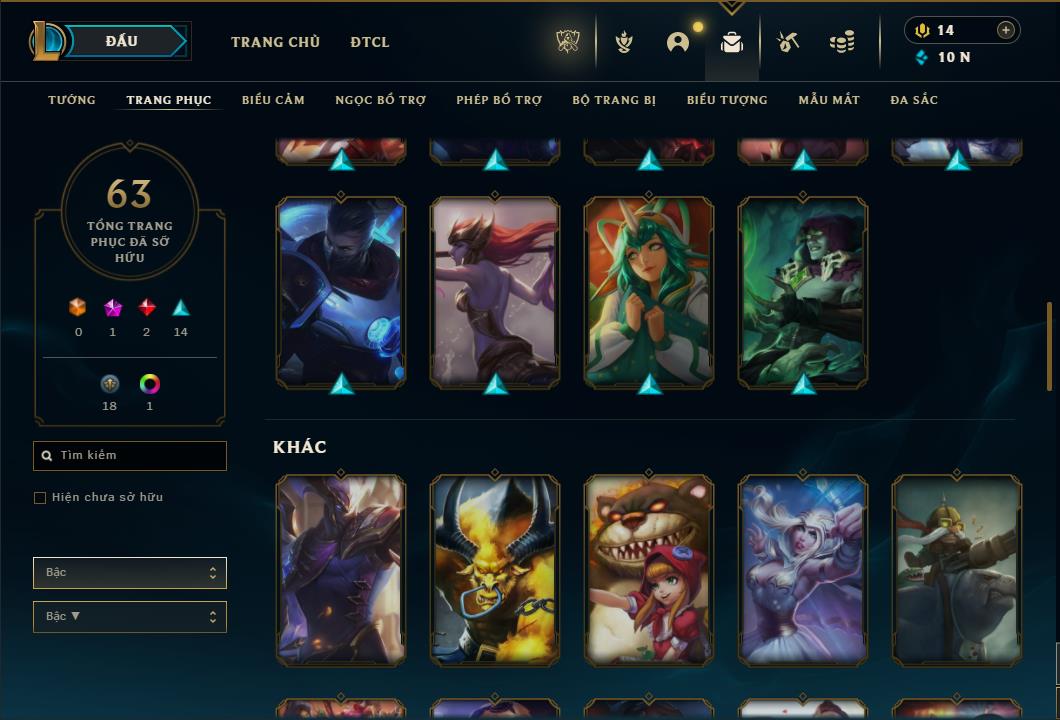This screenshot has width=1060, height=720.
Task: Click the Tìm kiếm search box
Action: [x=130, y=456]
